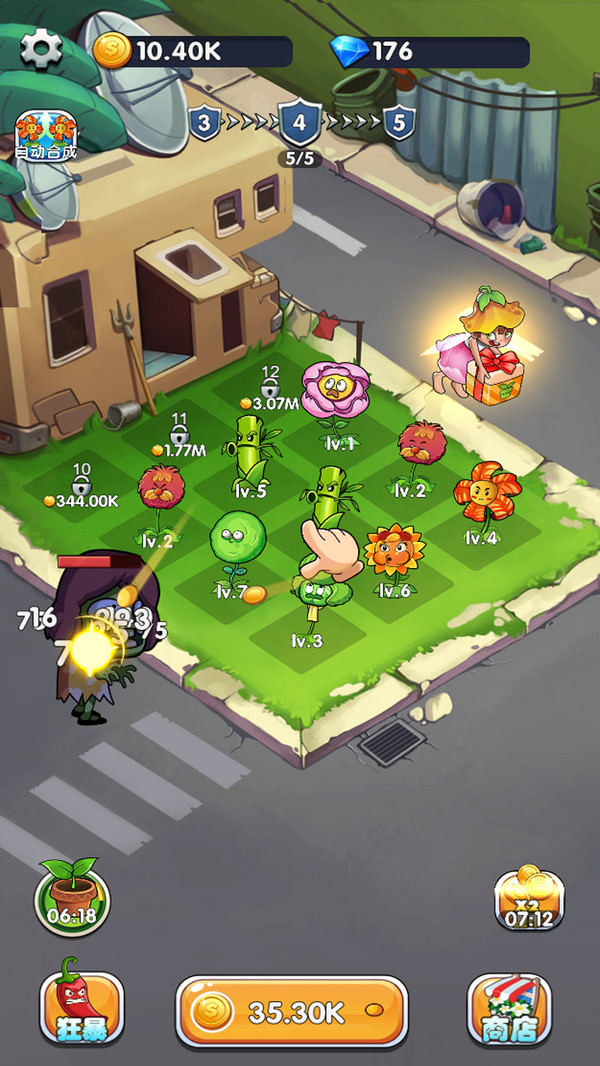Tap the stage 5 shield badge
Screen dimensions: 600x1066
pos(399,124)
